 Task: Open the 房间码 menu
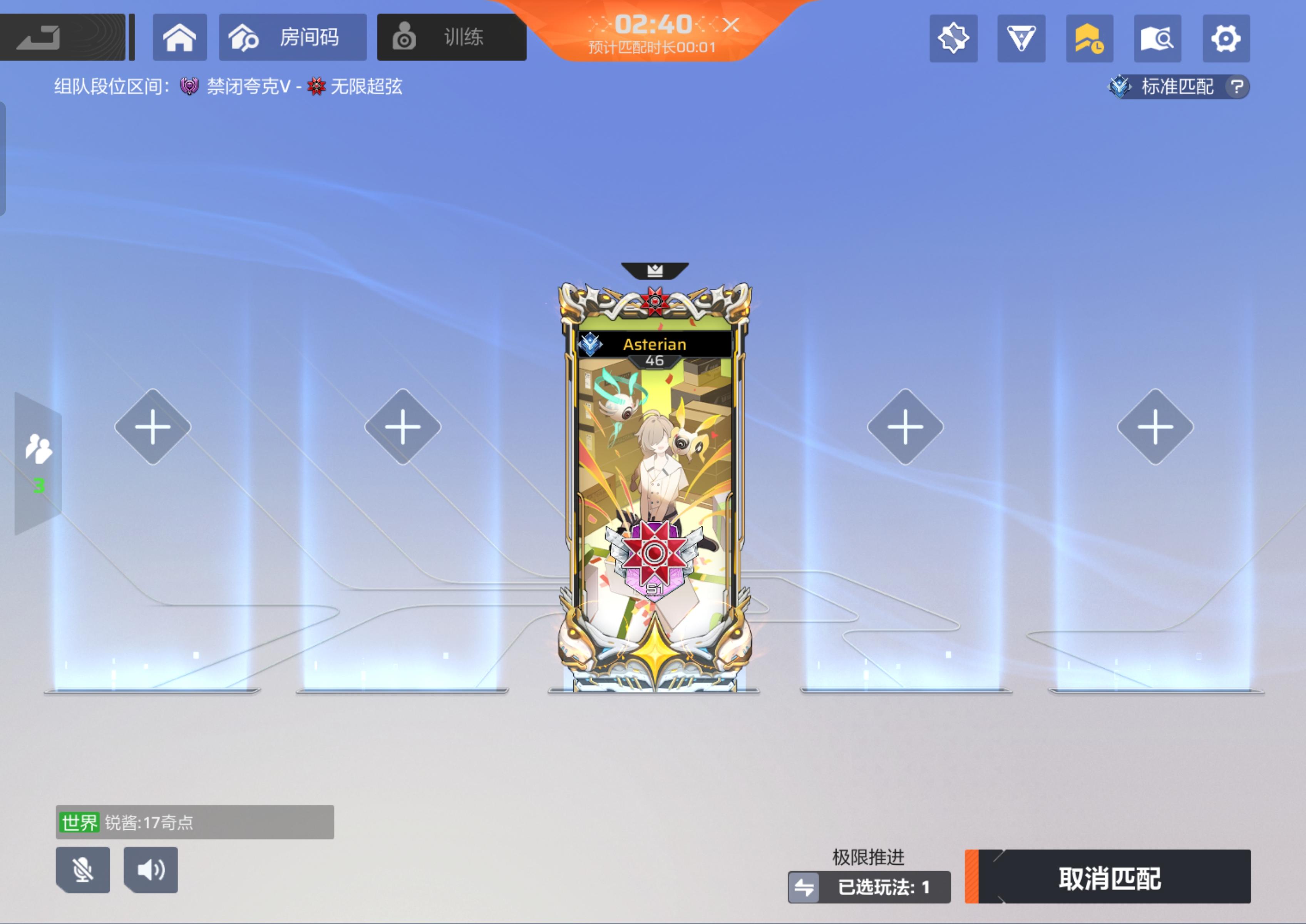293,37
